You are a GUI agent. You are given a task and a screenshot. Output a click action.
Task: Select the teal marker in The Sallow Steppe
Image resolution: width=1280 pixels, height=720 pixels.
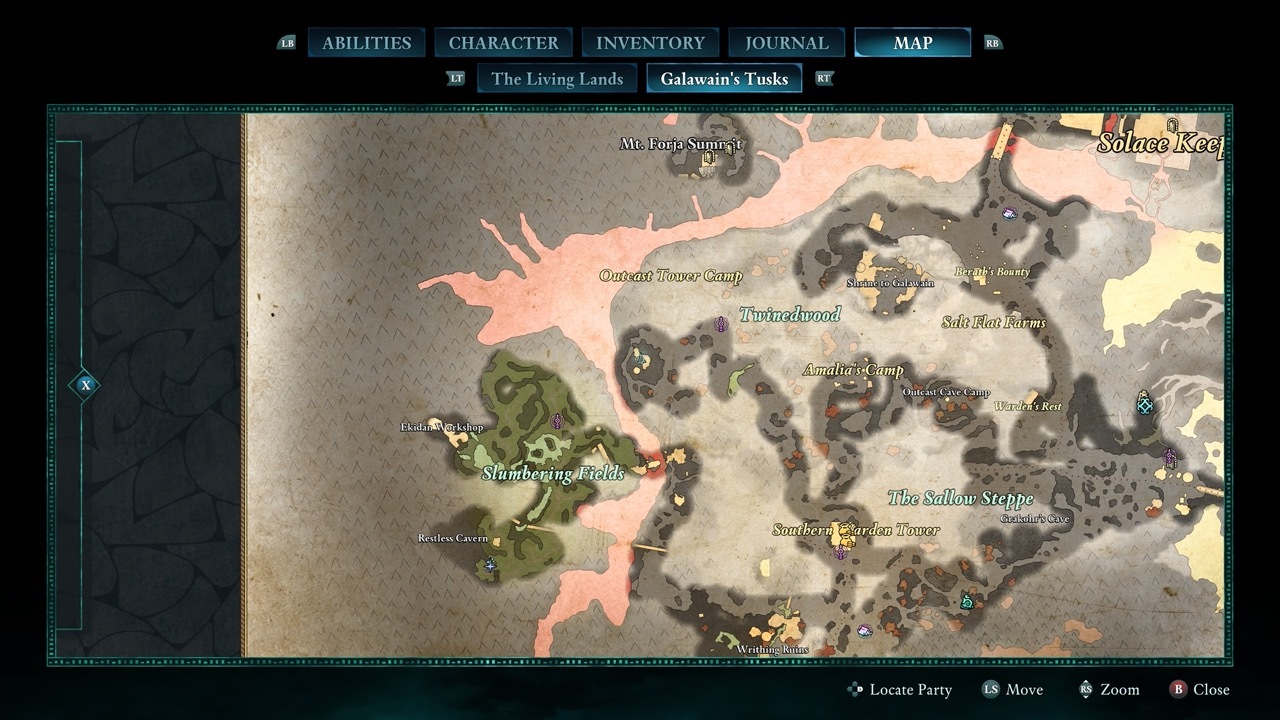point(966,602)
